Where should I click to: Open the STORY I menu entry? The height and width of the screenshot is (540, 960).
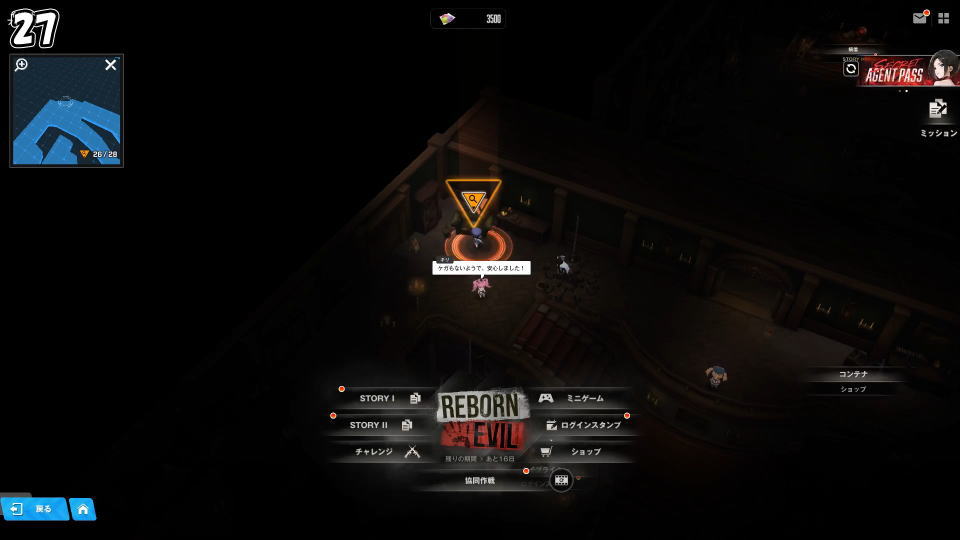pos(385,398)
